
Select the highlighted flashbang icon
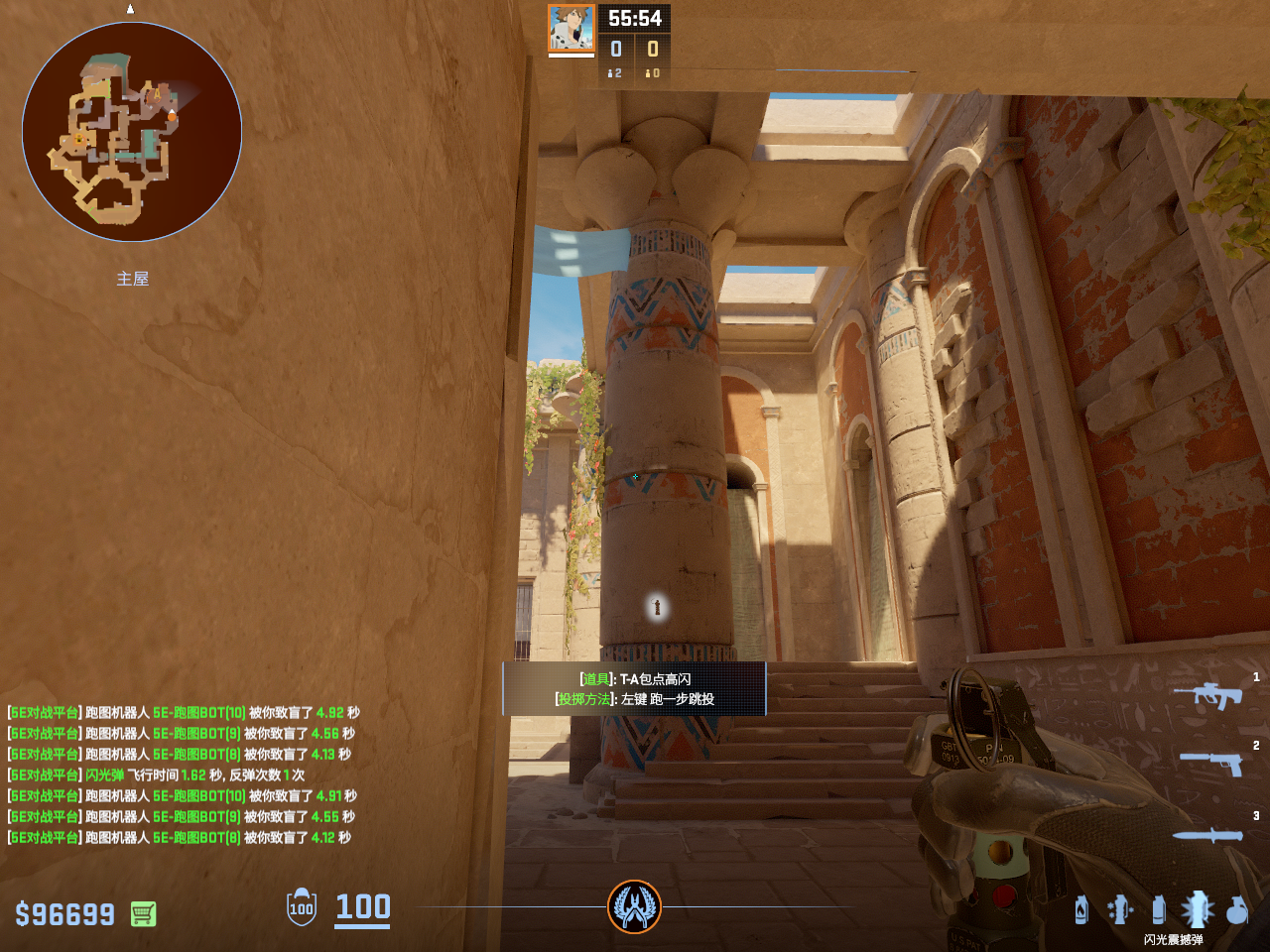[1197, 909]
